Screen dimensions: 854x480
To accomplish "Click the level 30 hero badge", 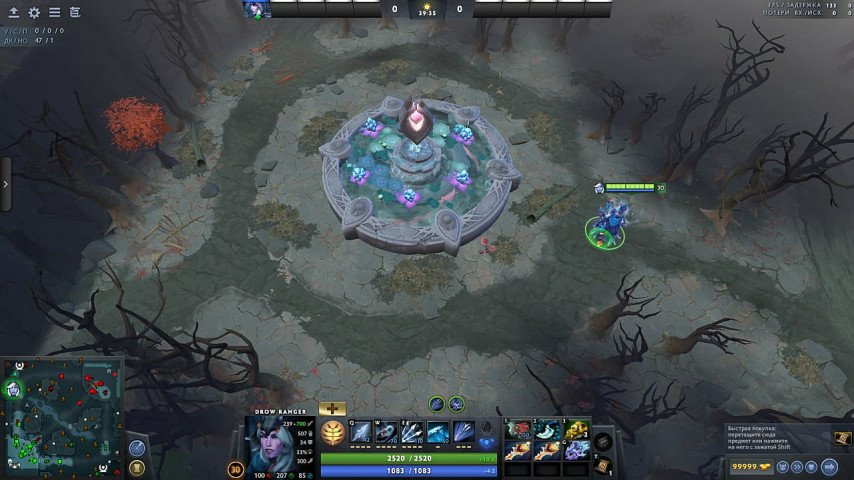I will tap(236, 468).
